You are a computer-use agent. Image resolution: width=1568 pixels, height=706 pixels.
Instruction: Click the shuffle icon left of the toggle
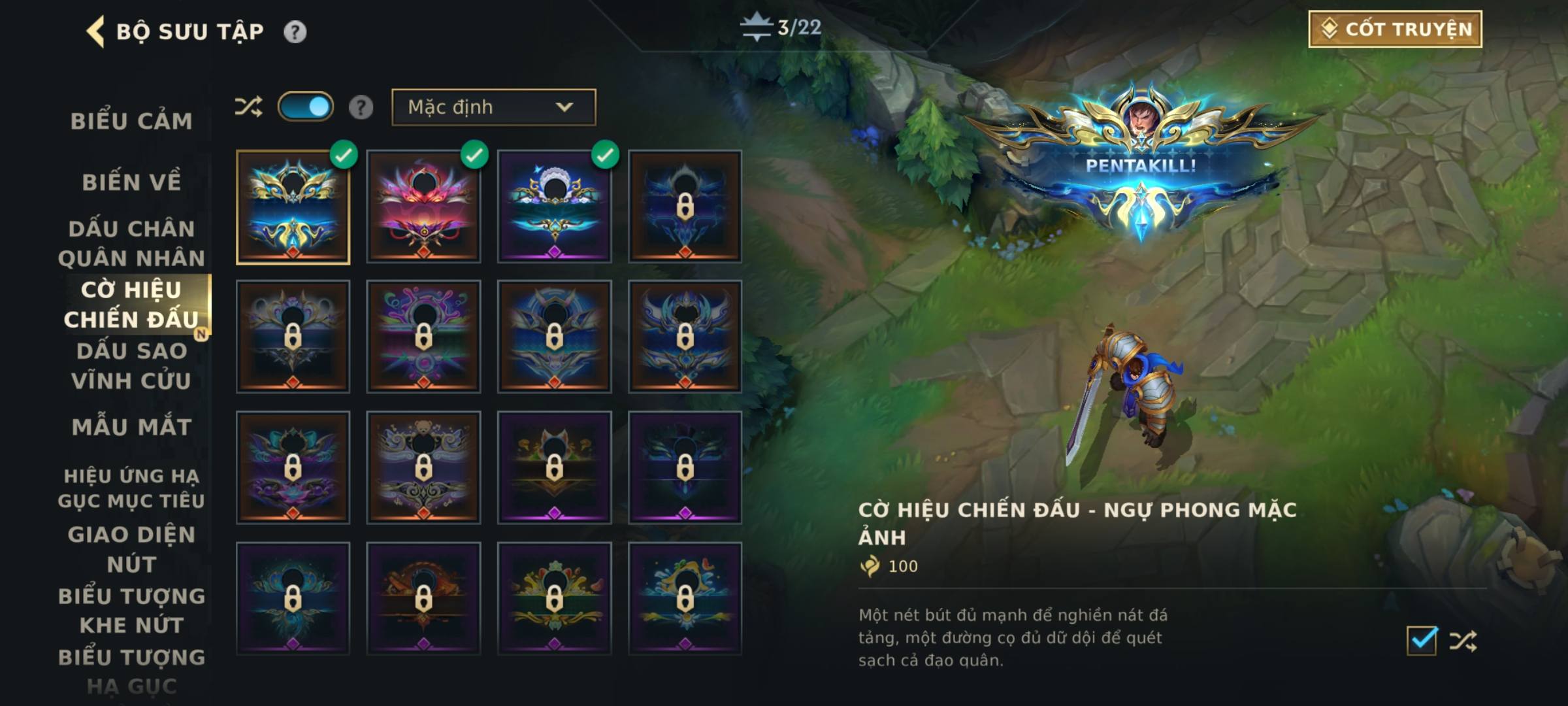pyautogui.click(x=248, y=107)
